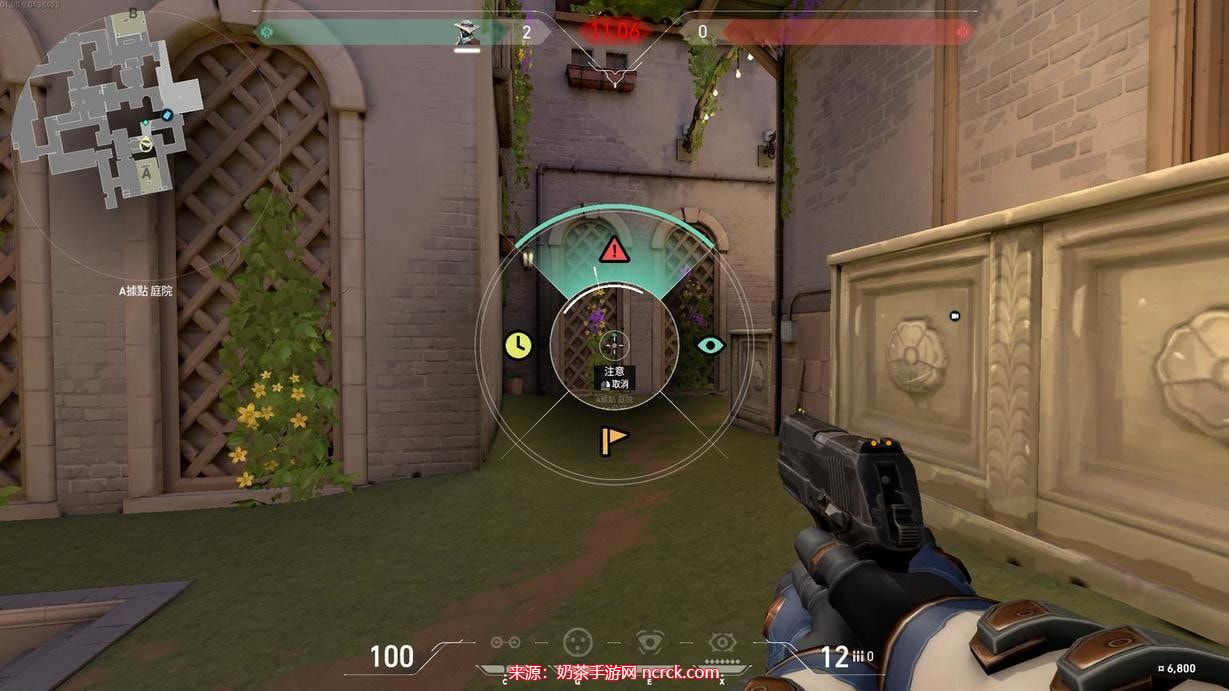The width and height of the screenshot is (1229, 691).
Task: Click the agent portrait on the team bar
Action: pos(467,32)
